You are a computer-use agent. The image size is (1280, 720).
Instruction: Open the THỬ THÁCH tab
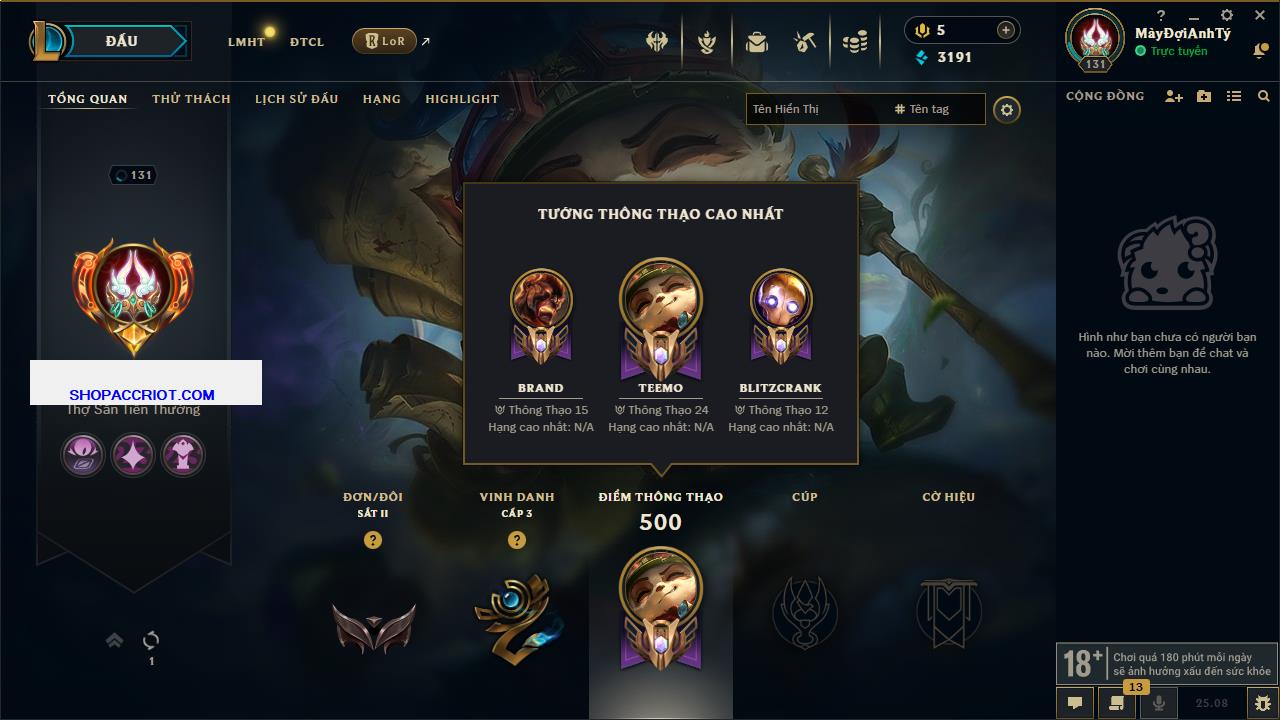[191, 99]
